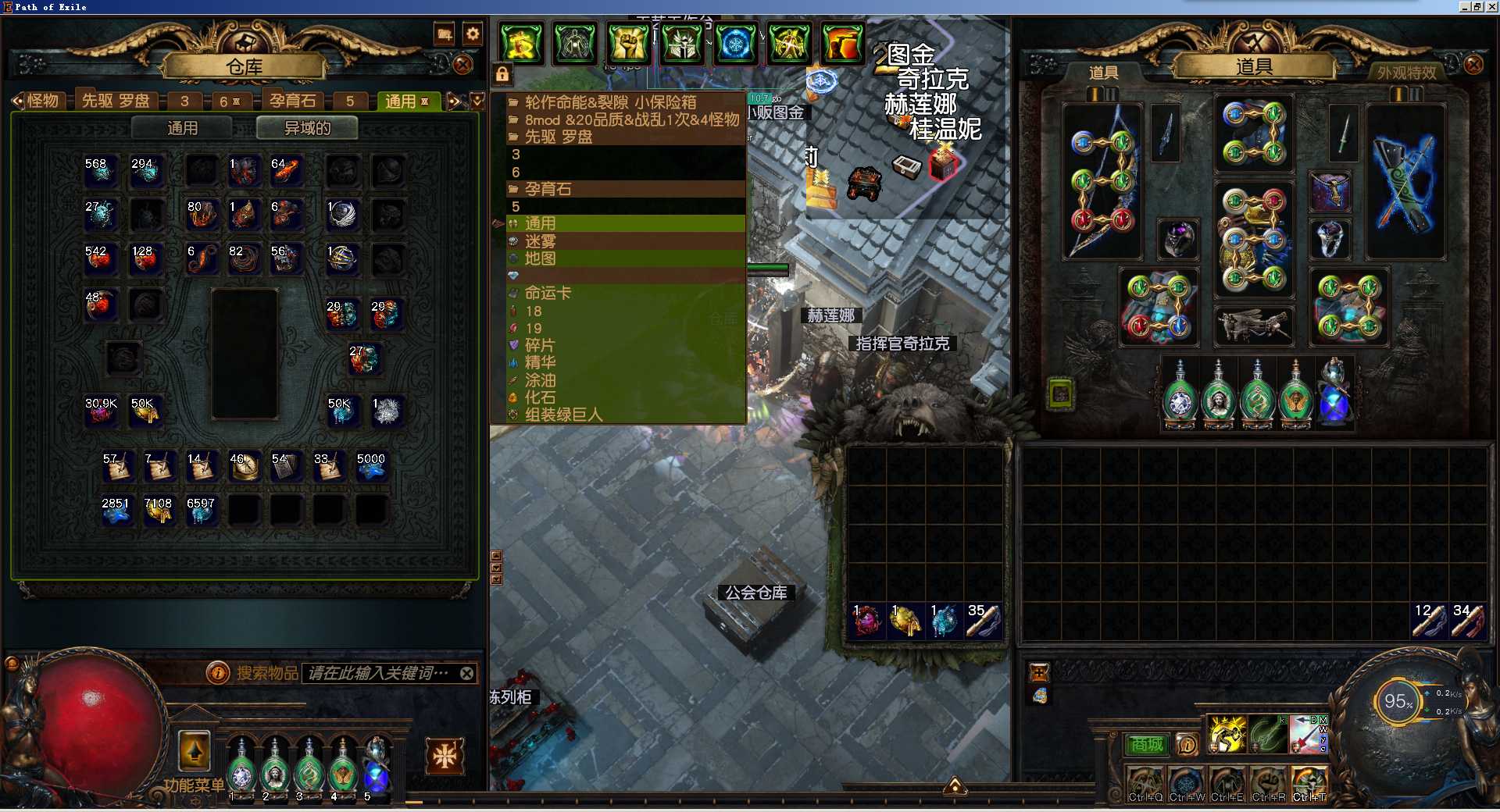Close the 道具 inventory panel
This screenshot has height=812, width=1500.
(x=1473, y=65)
